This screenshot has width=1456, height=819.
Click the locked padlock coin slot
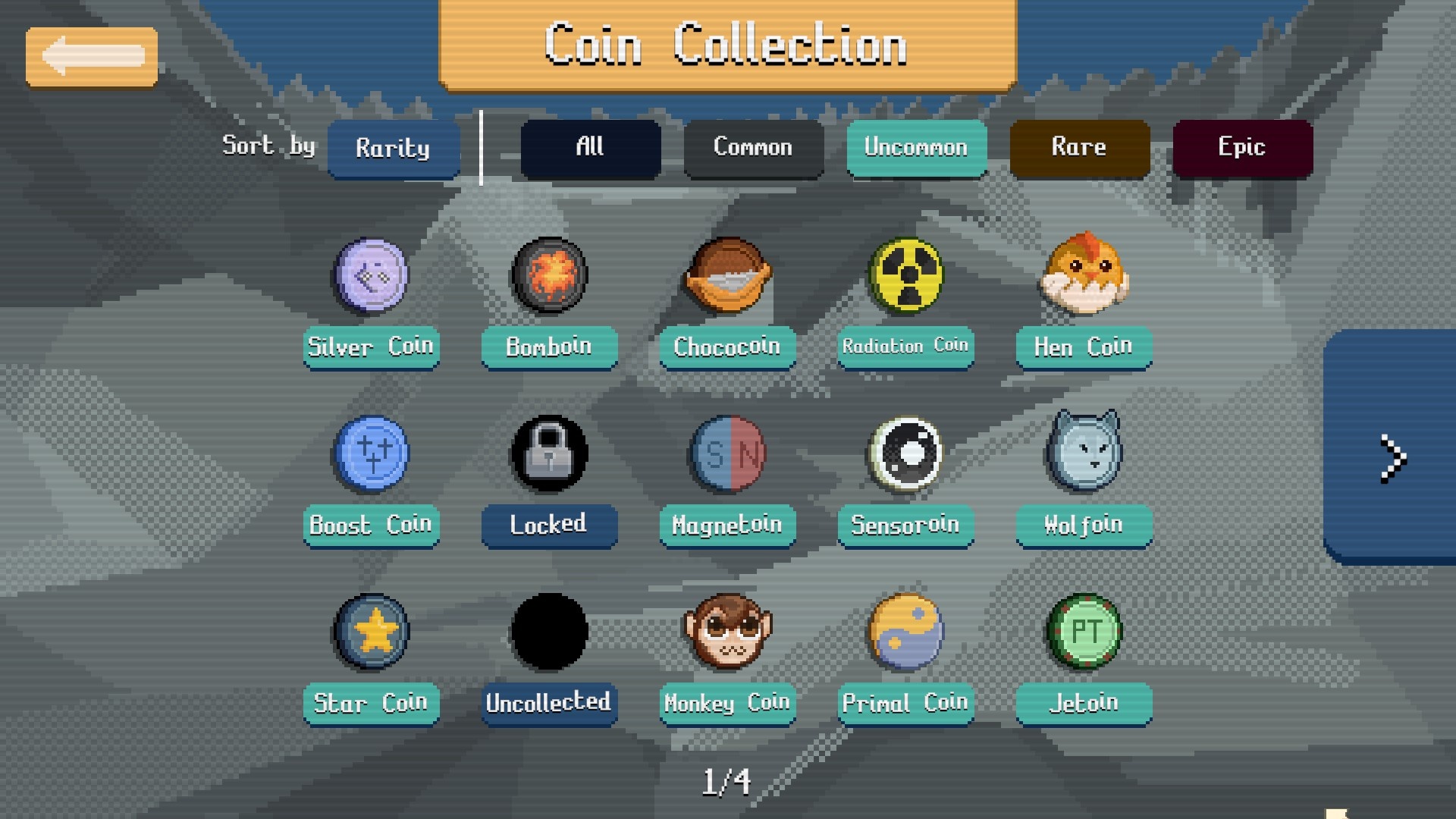tap(549, 453)
